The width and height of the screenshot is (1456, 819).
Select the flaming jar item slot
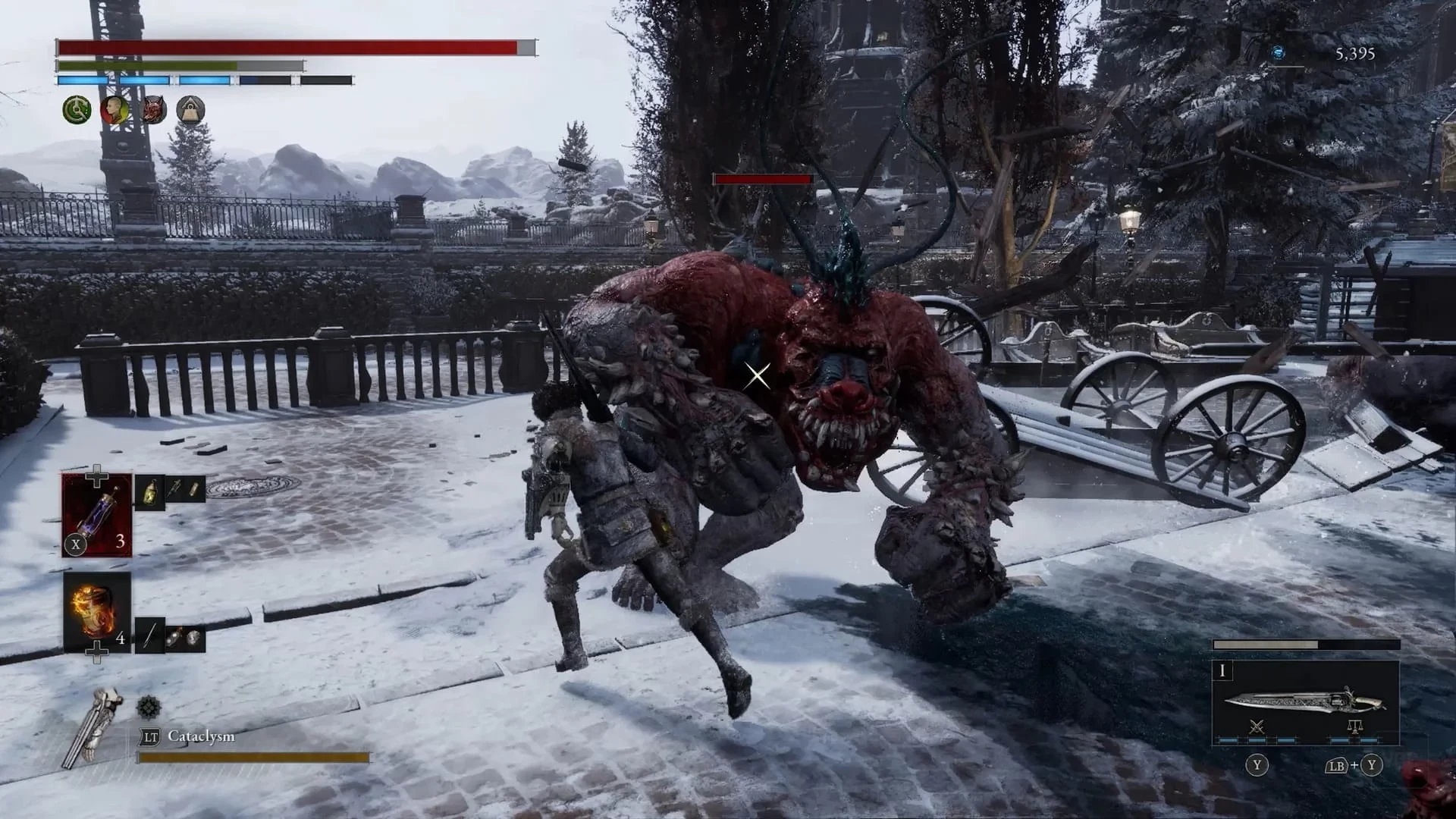click(x=97, y=612)
